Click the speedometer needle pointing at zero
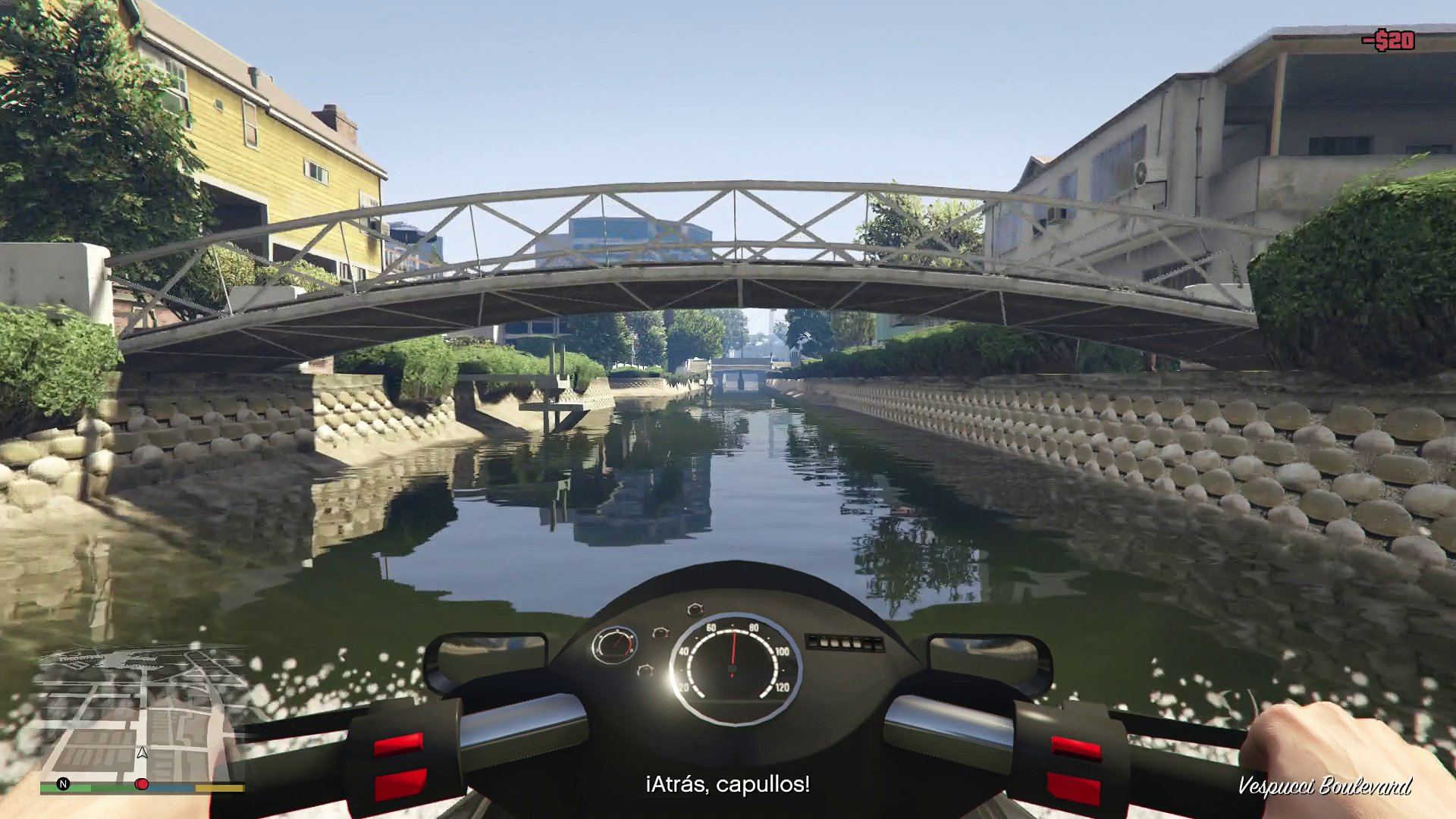The image size is (1456, 819). tap(733, 648)
